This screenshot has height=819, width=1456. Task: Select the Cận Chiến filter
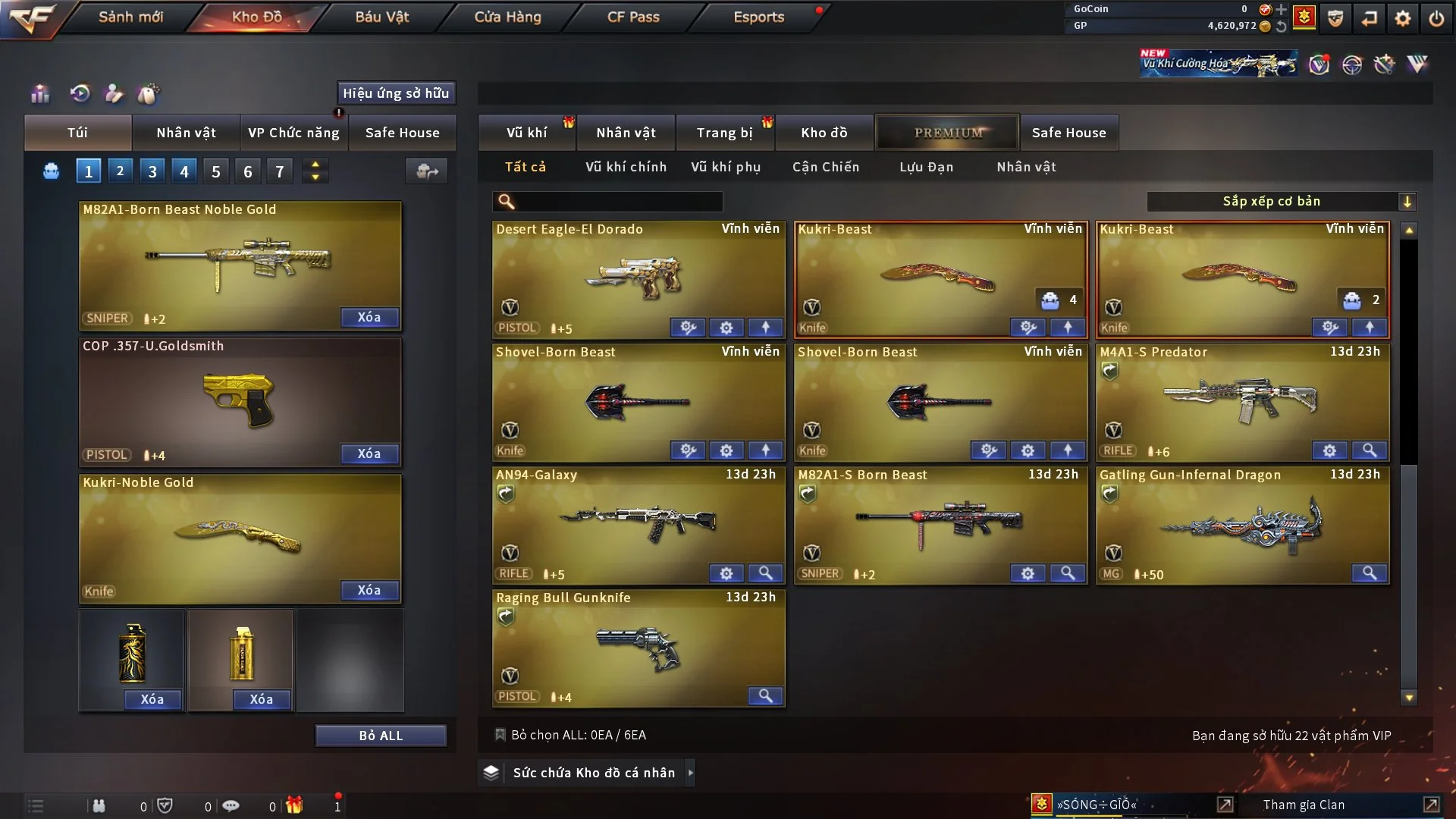(826, 167)
